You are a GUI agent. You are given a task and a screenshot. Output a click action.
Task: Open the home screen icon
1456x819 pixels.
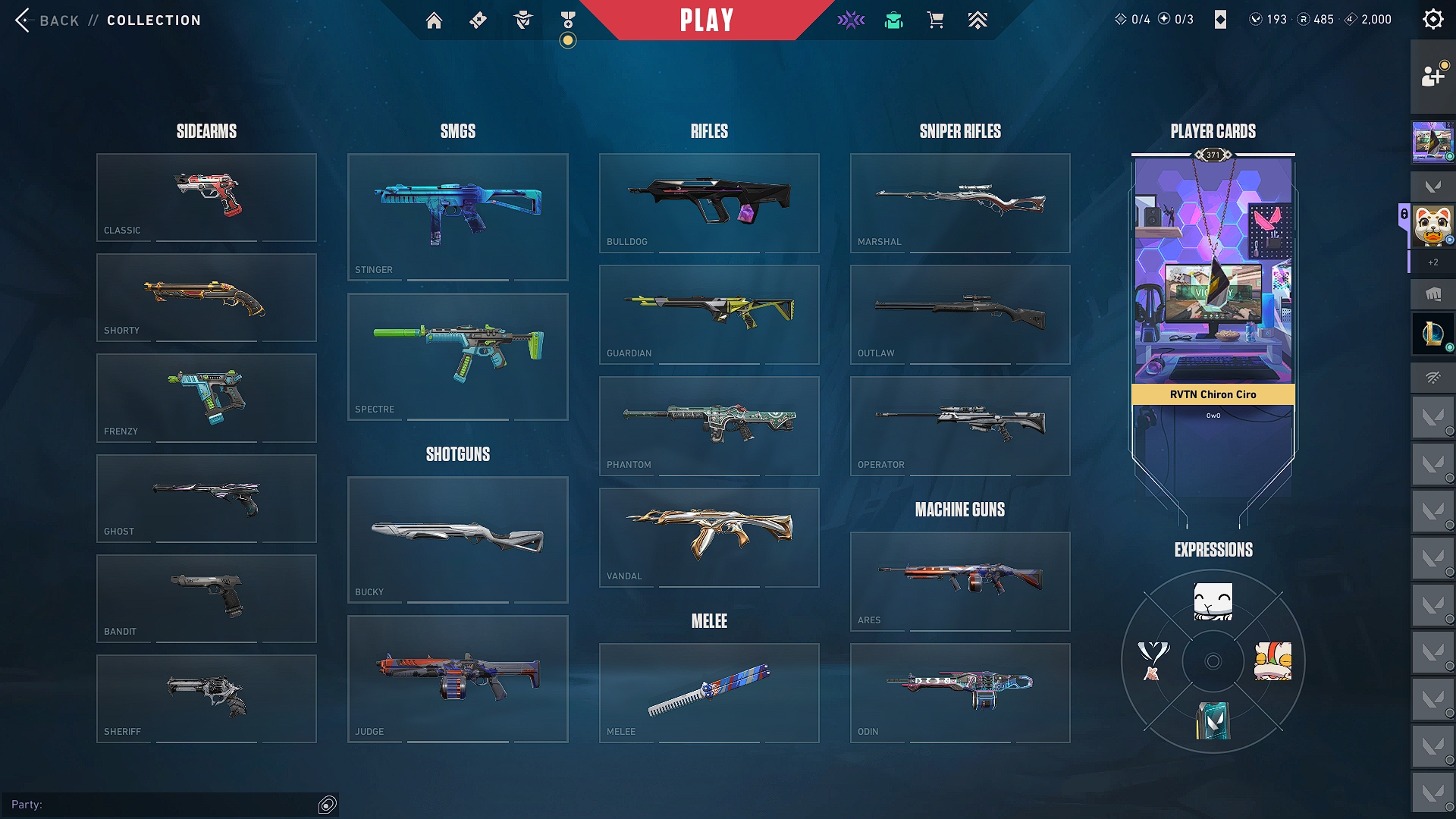[434, 20]
